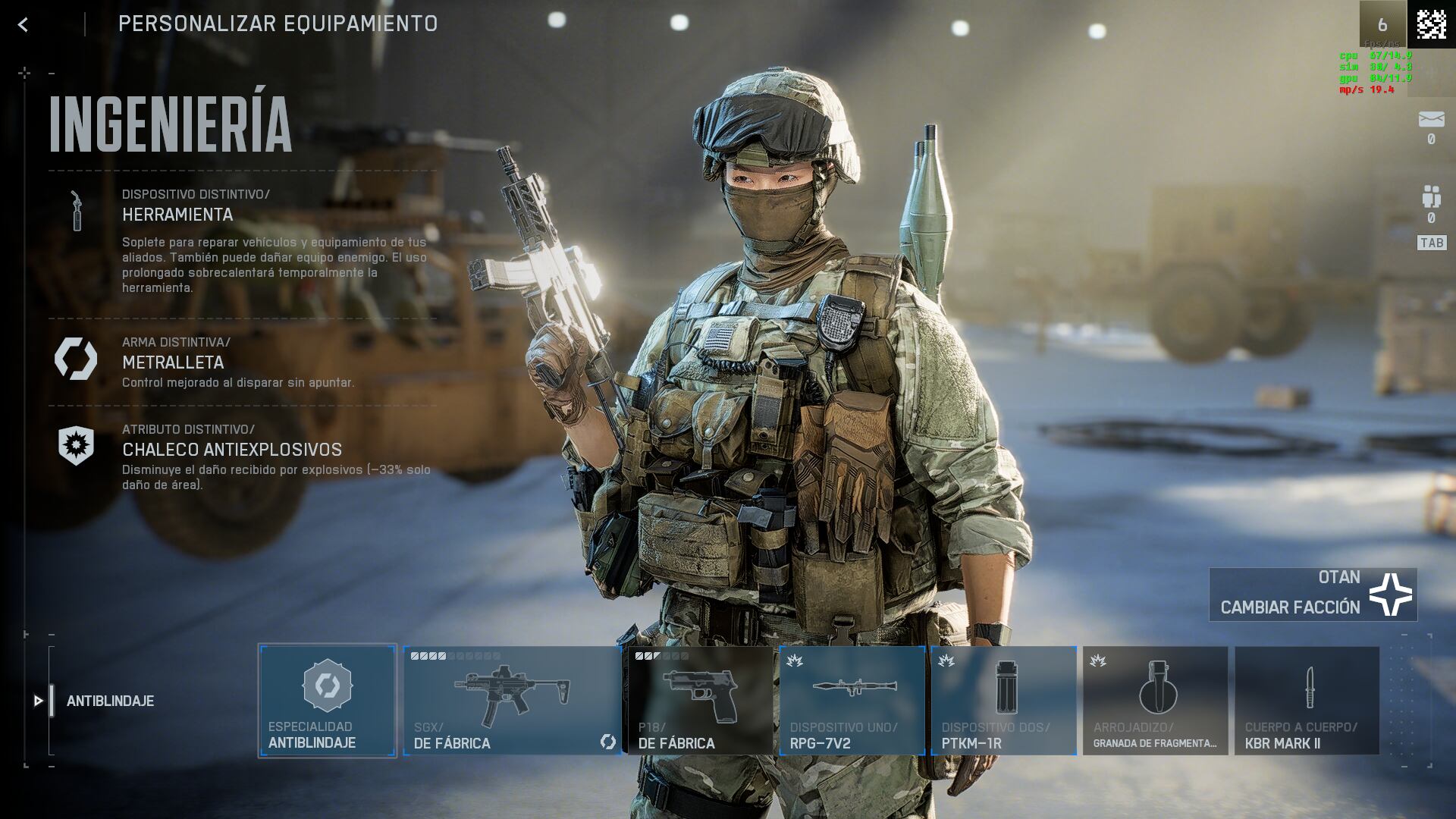This screenshot has width=1456, height=819.
Task: Select the PTKM-1R gadget two slot
Action: click(1003, 701)
